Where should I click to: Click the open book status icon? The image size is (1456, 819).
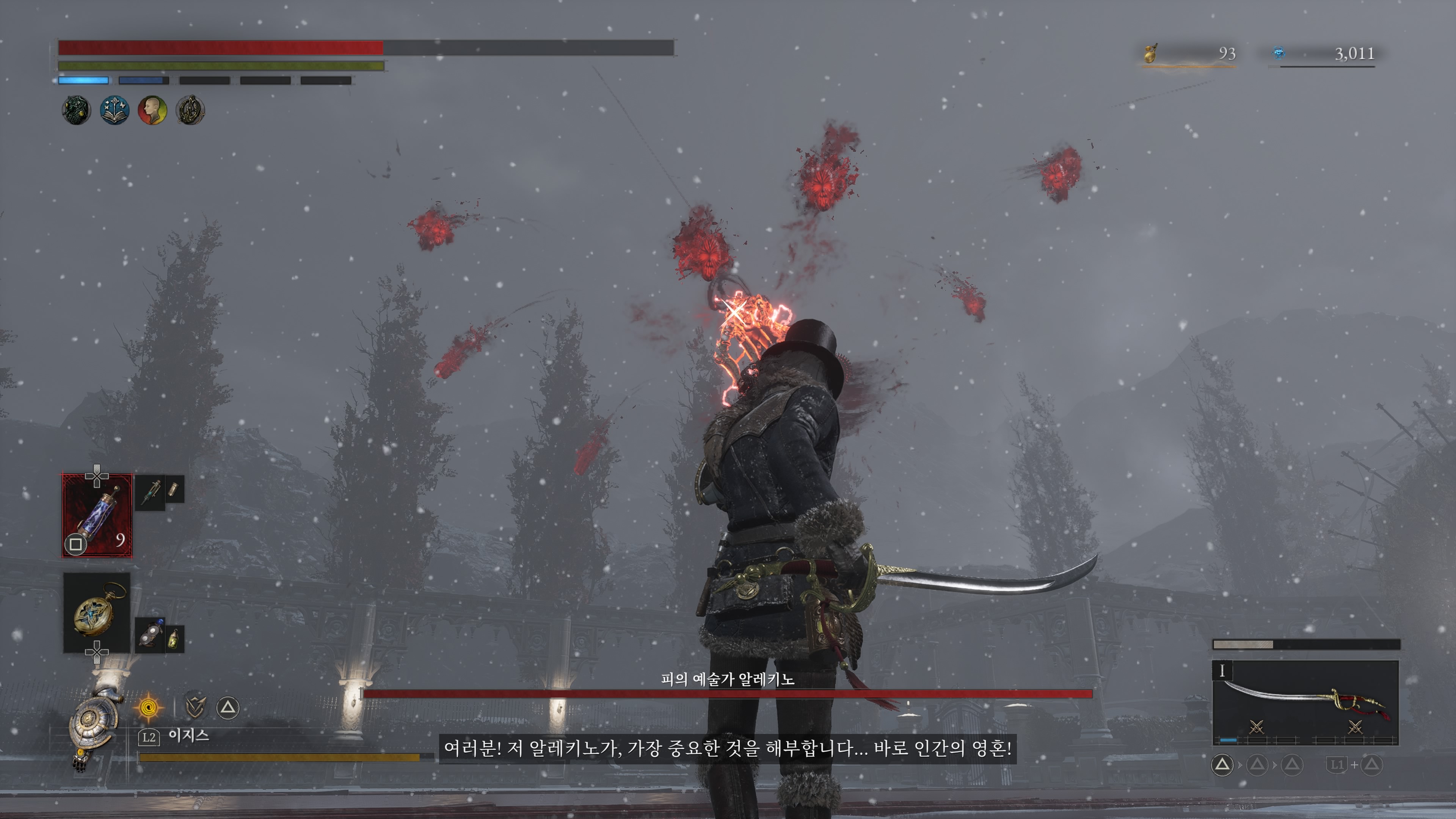tap(115, 110)
